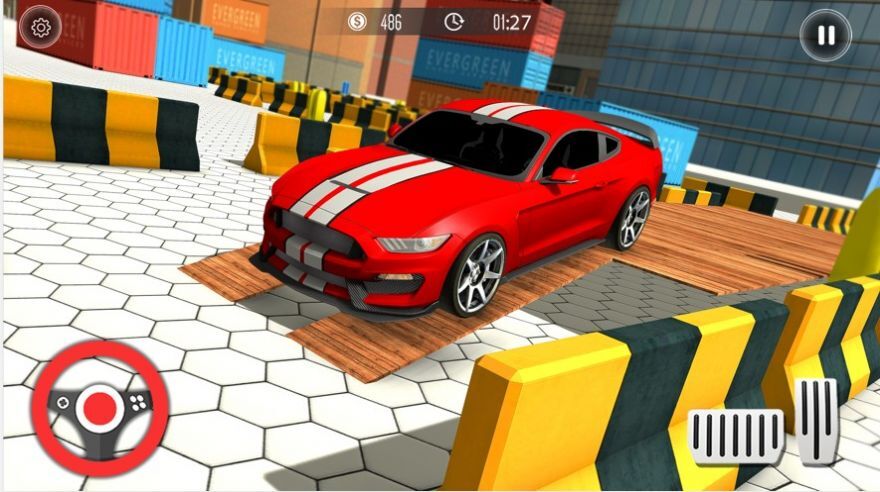Hit the tall gas pedal
The height and width of the screenshot is (492, 880).
(x=818, y=419)
